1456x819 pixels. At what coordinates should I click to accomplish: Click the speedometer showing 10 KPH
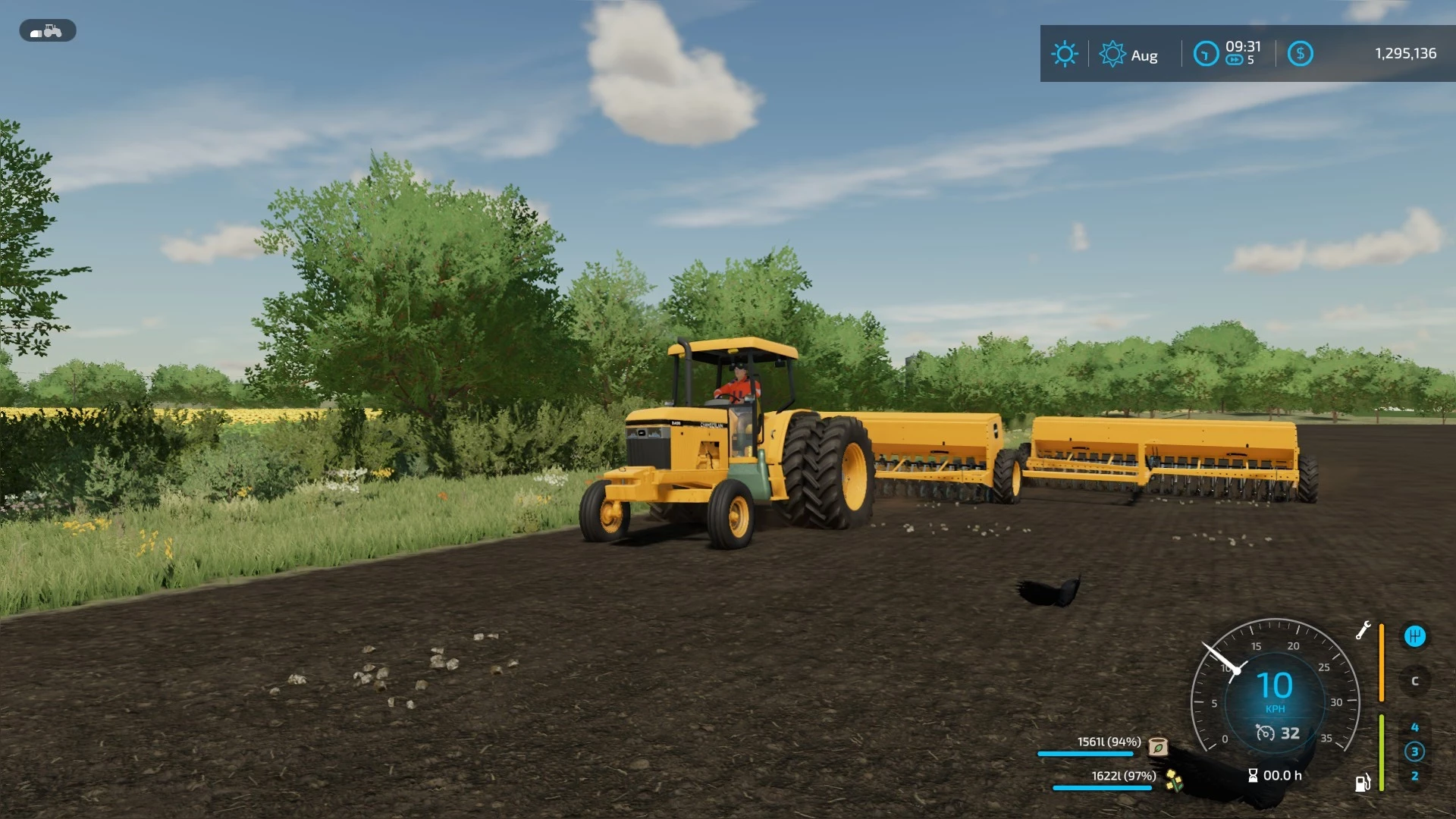(1275, 685)
